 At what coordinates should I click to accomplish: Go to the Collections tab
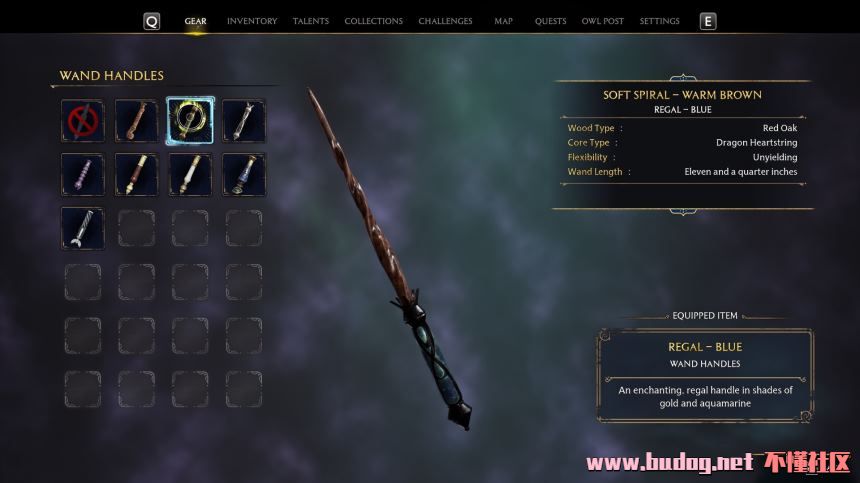(x=373, y=21)
